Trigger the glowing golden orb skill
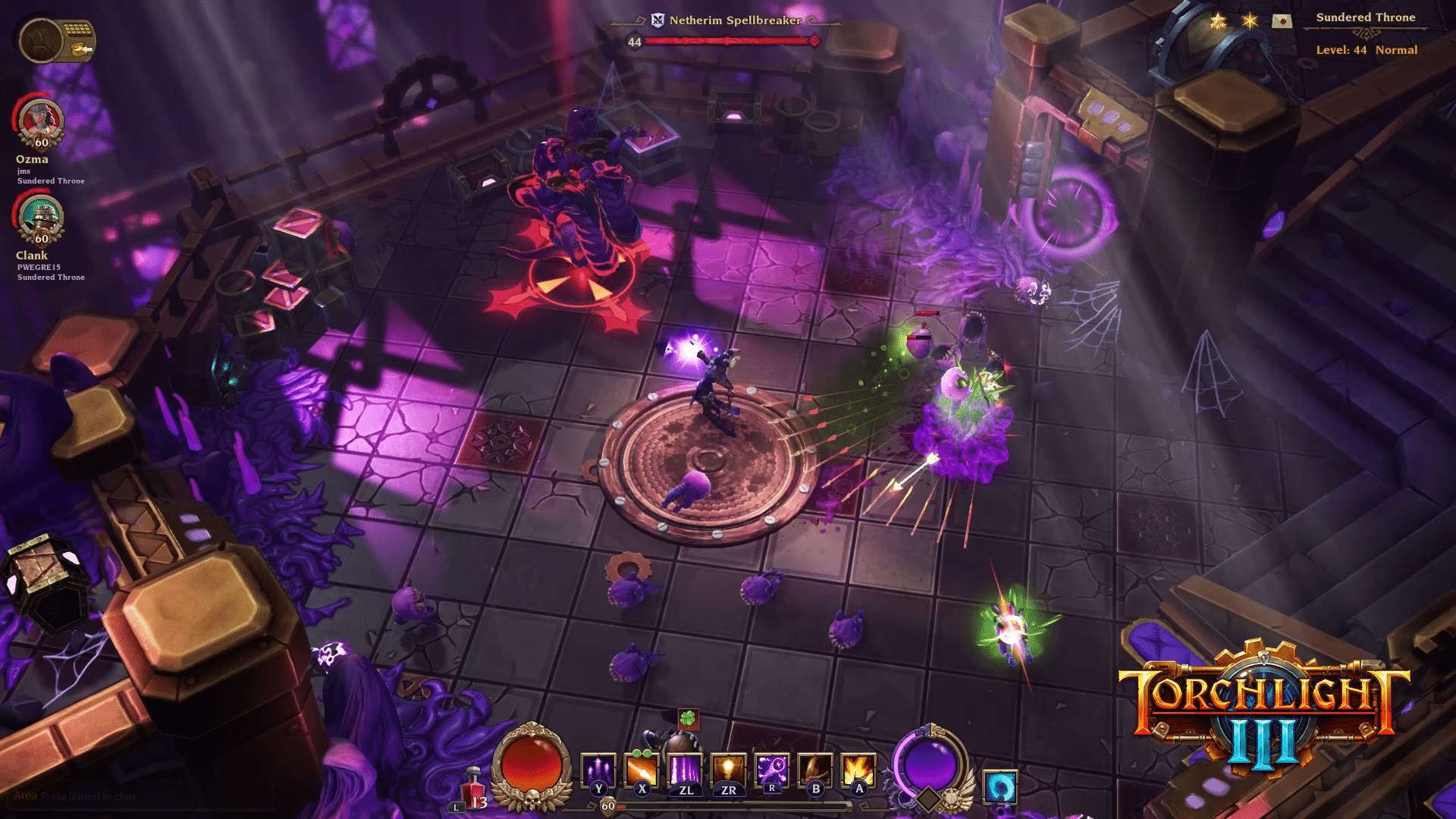 coord(728,770)
